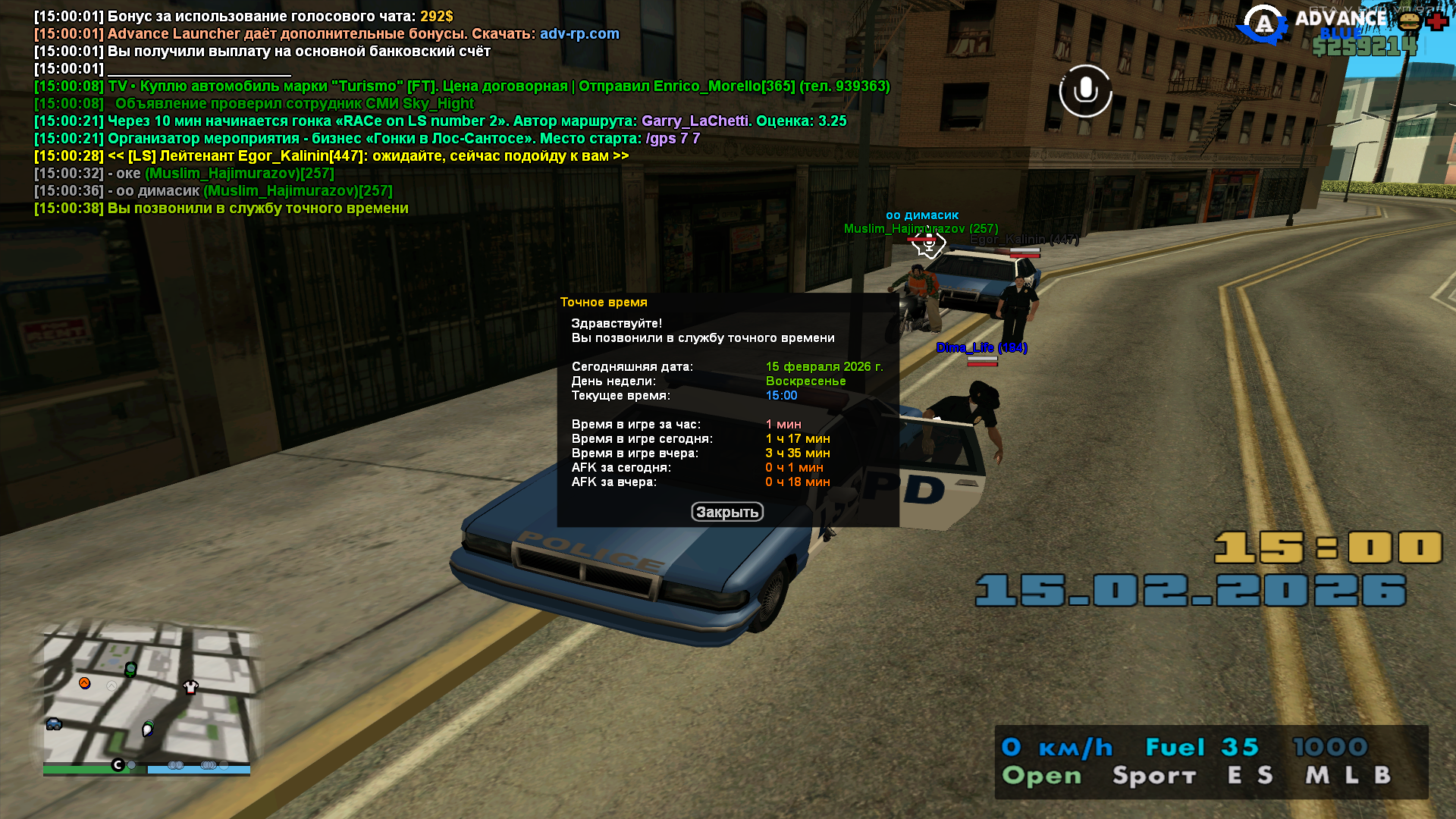Image resolution: width=1456 pixels, height=819 pixels.
Task: Select the t-shirt clothing marker on minimap
Action: (x=190, y=687)
